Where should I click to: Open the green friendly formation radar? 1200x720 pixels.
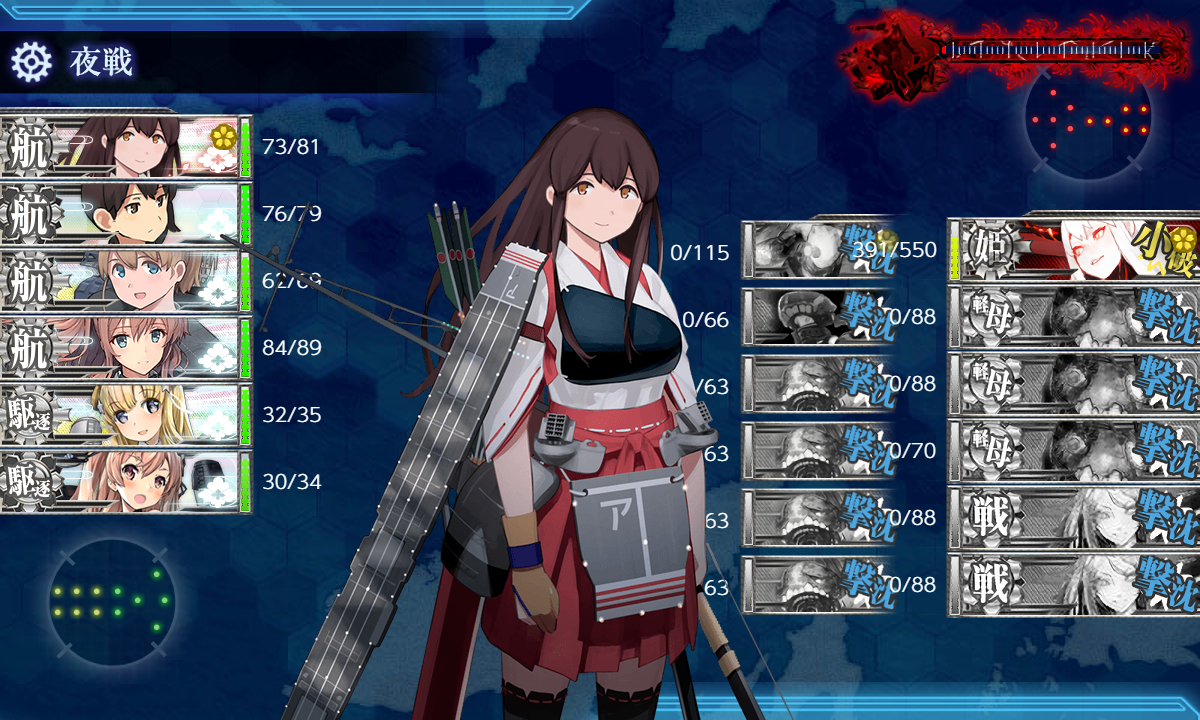pos(111,601)
